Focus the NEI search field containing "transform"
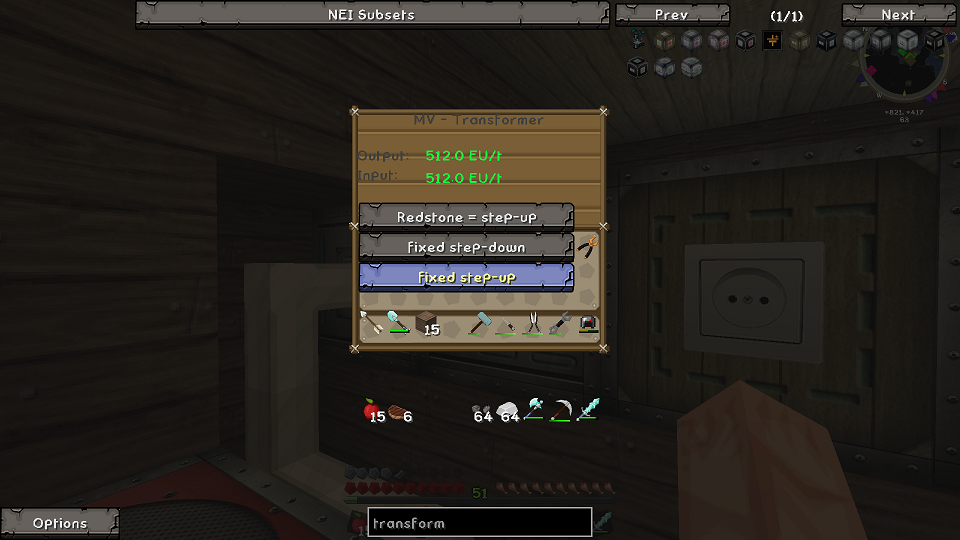The width and height of the screenshot is (960, 540). [480, 523]
